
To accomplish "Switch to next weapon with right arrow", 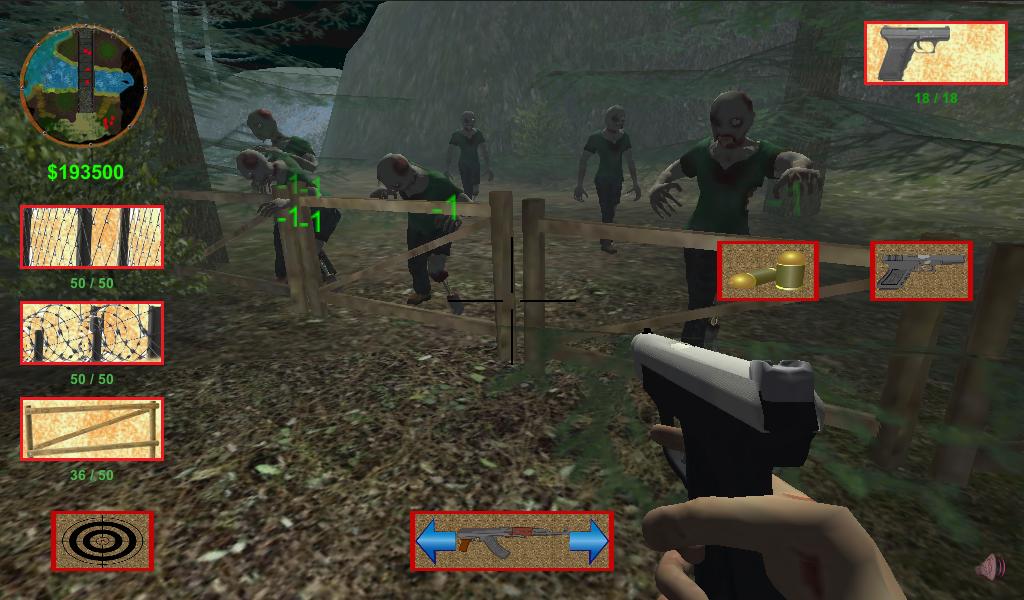I will (589, 541).
